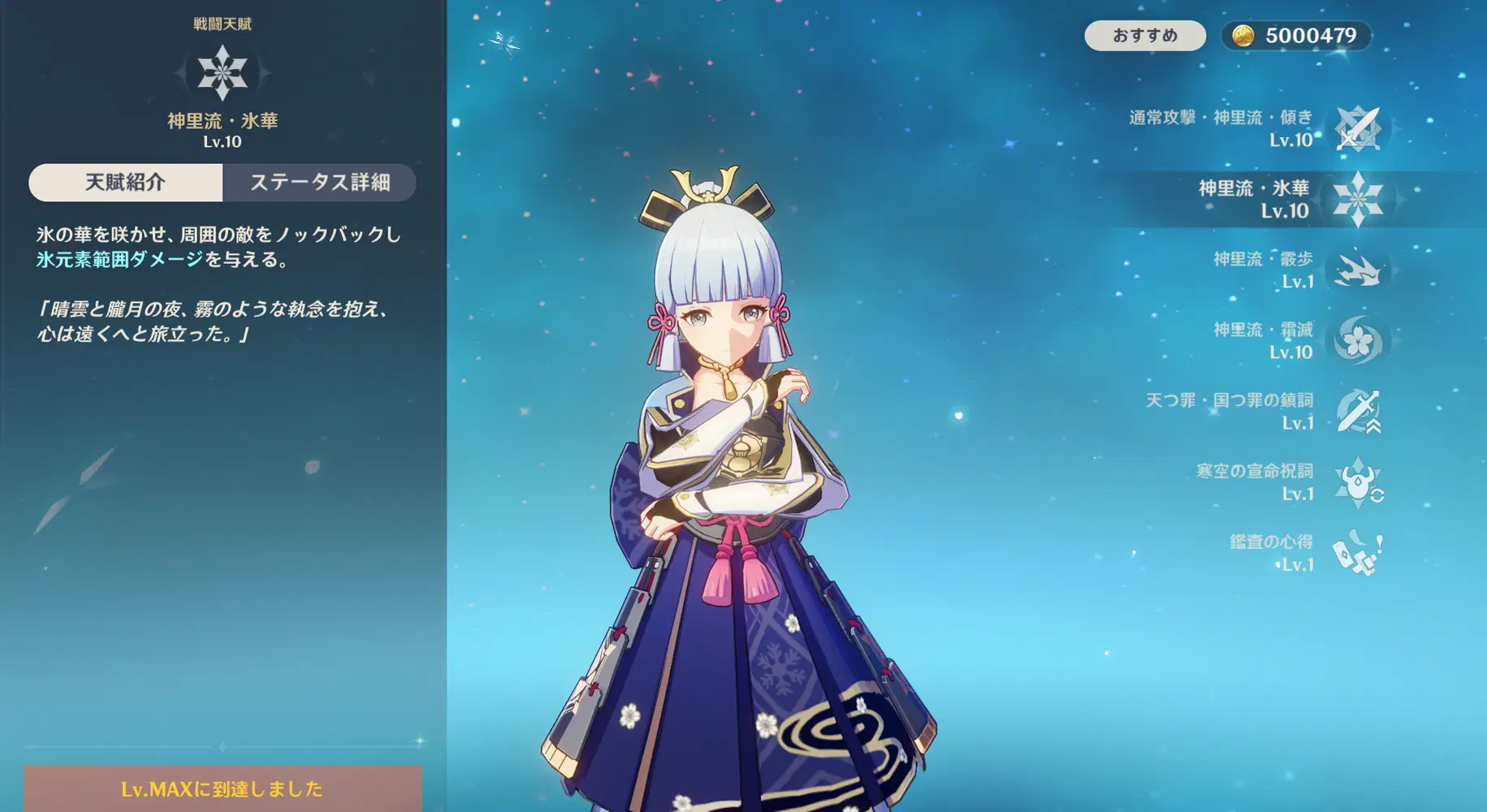Select the 鑑査の心得 utility passive icon
This screenshot has height=812, width=1487.
coord(1359,551)
